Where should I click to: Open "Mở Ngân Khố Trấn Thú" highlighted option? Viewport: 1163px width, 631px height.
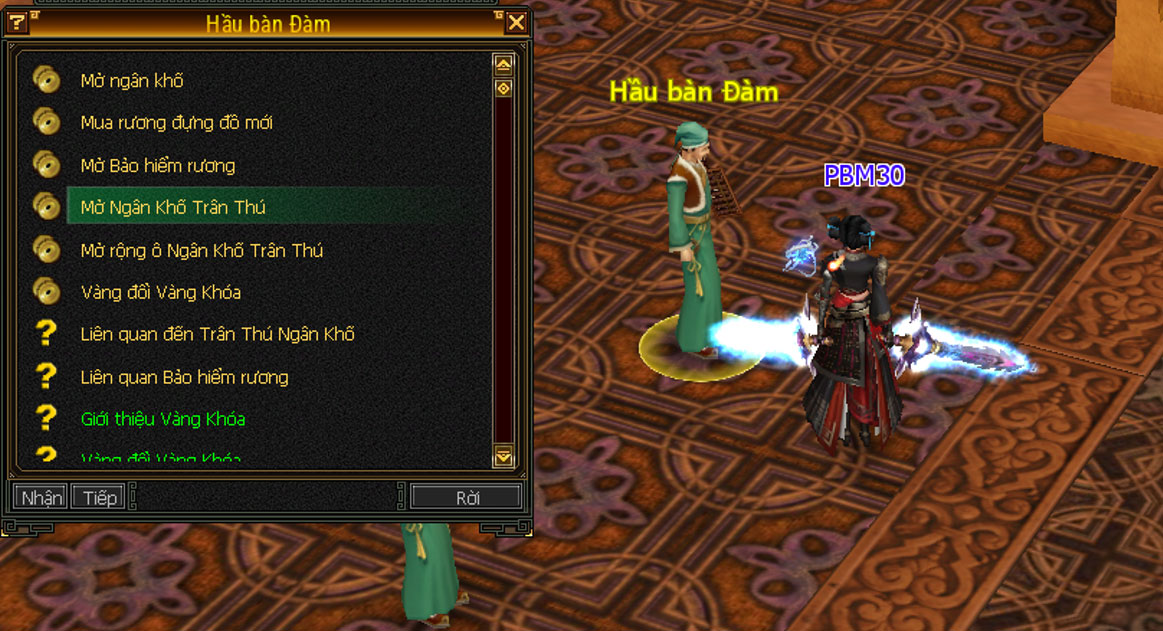(173, 208)
